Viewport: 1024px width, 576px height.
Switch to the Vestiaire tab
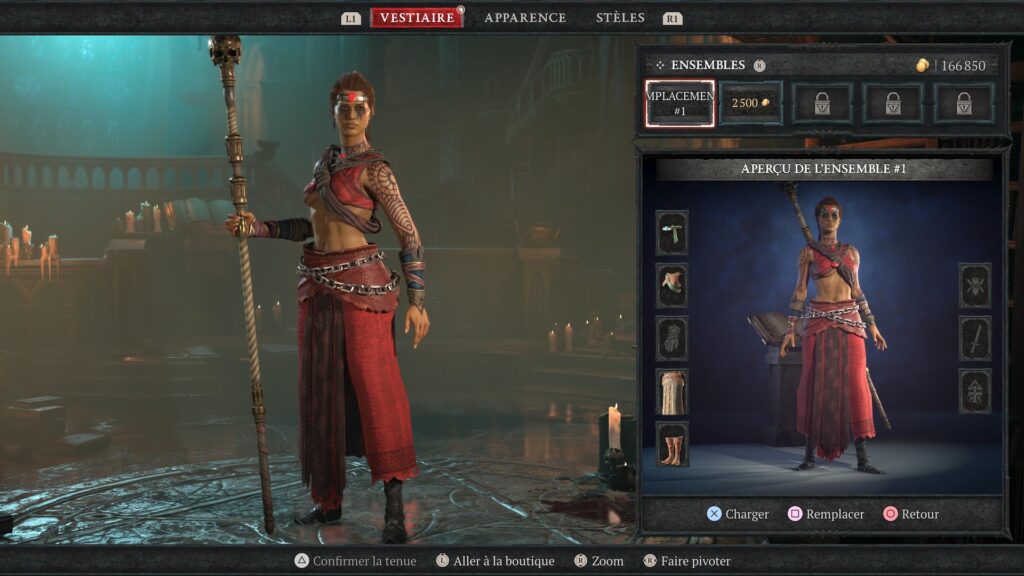coord(417,18)
